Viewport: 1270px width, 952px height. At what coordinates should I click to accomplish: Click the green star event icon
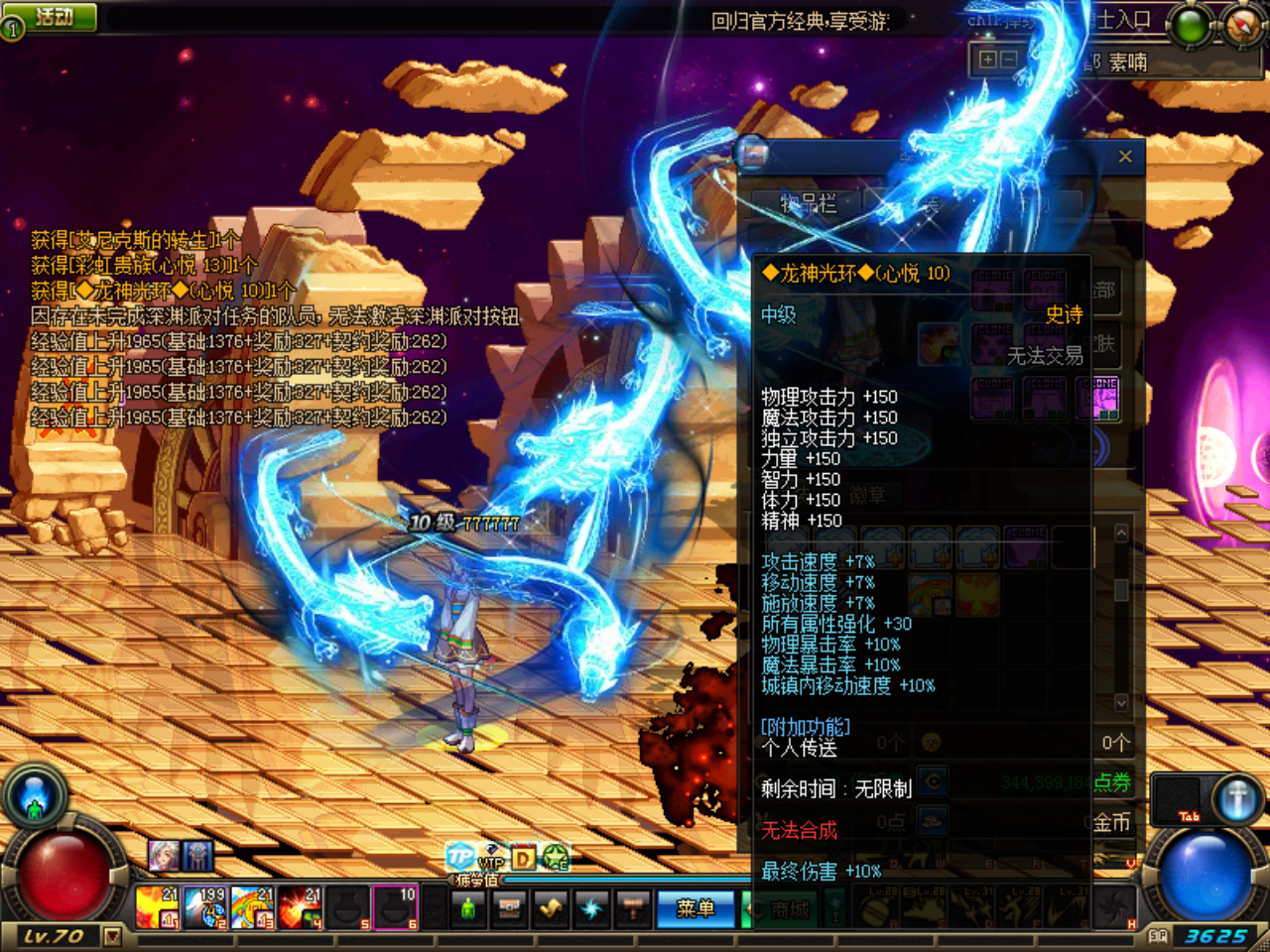tap(556, 857)
